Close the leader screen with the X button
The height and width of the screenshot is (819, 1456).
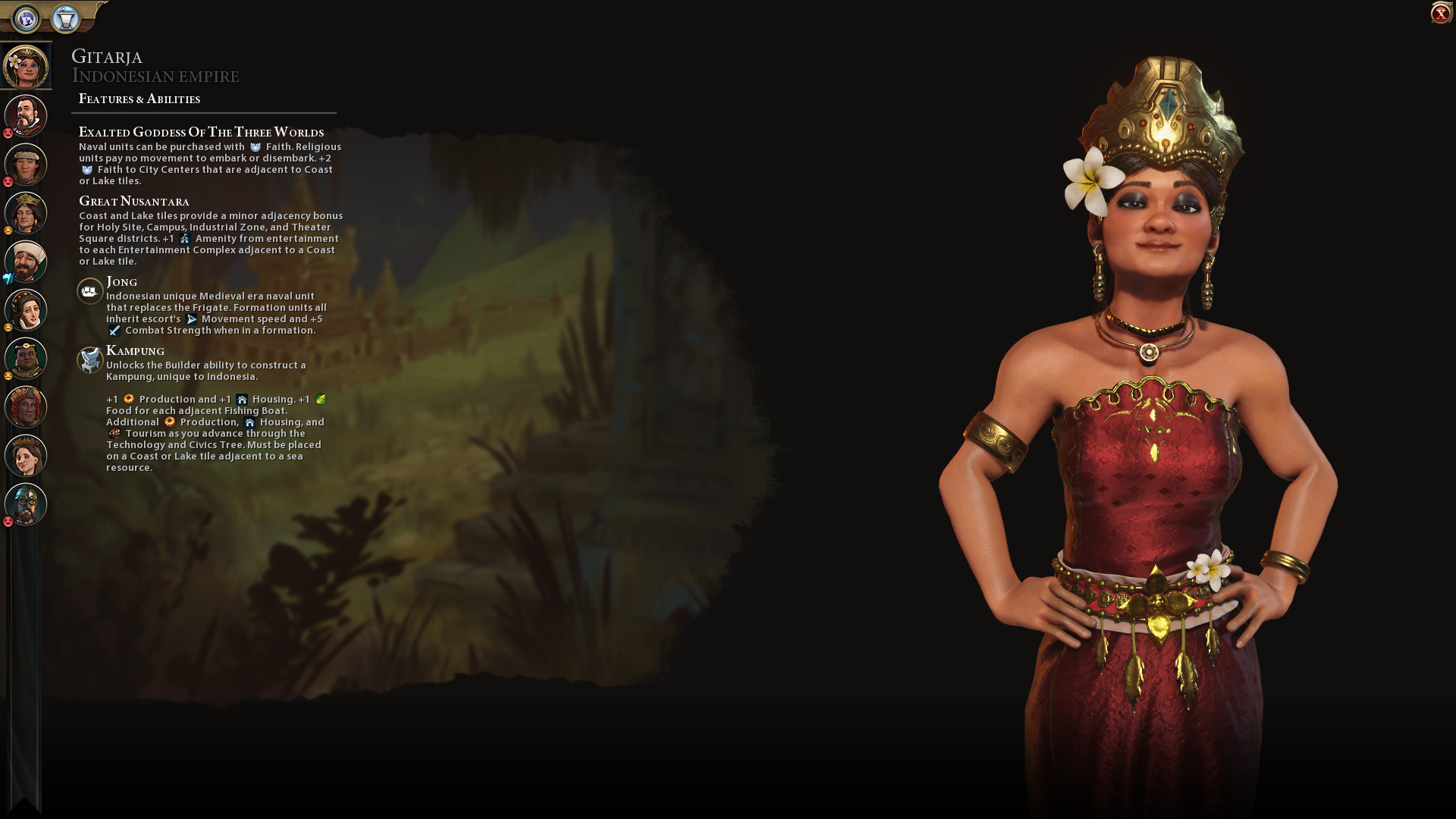1439,14
